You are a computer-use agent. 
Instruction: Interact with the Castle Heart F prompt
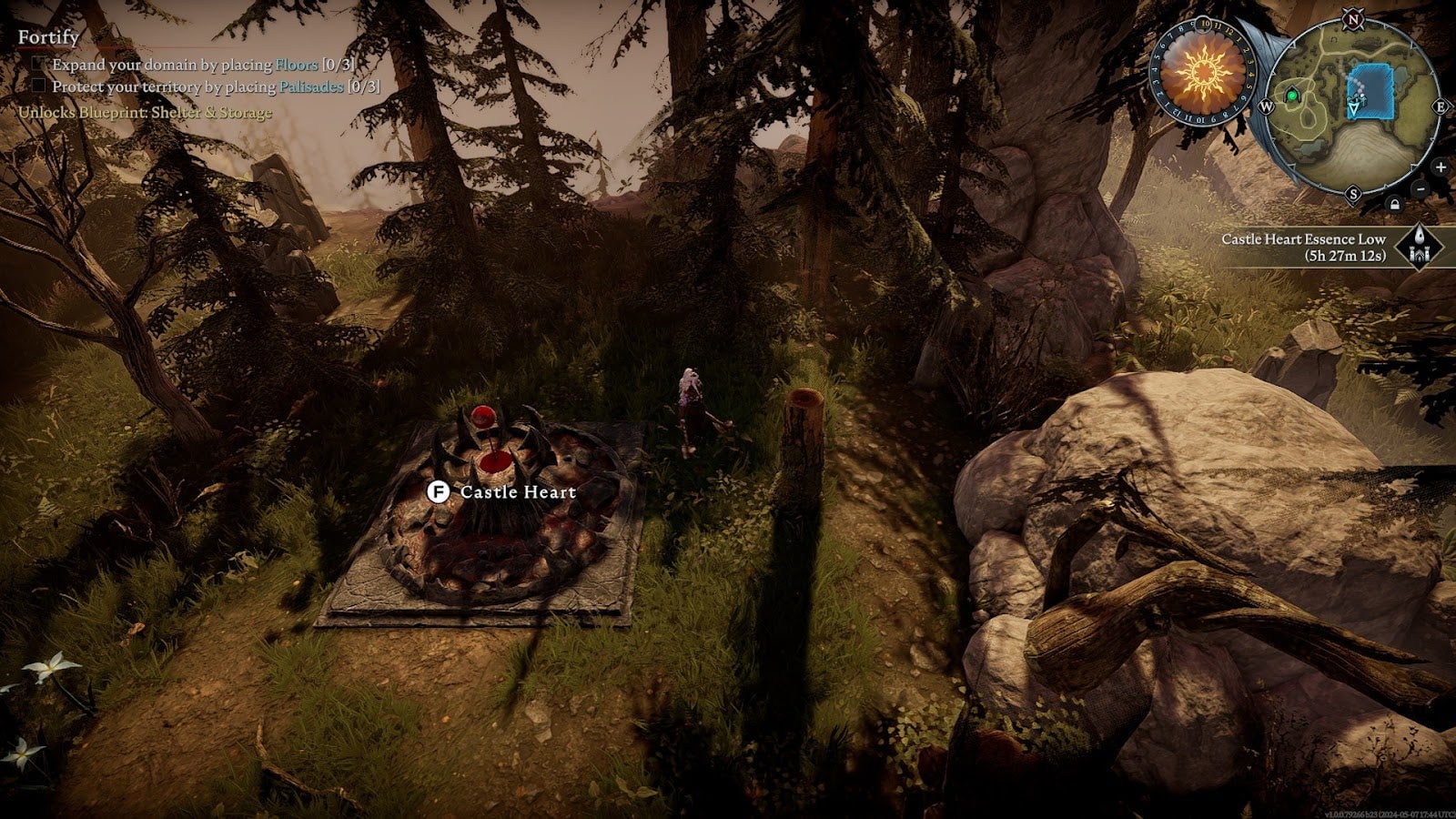coord(439,493)
